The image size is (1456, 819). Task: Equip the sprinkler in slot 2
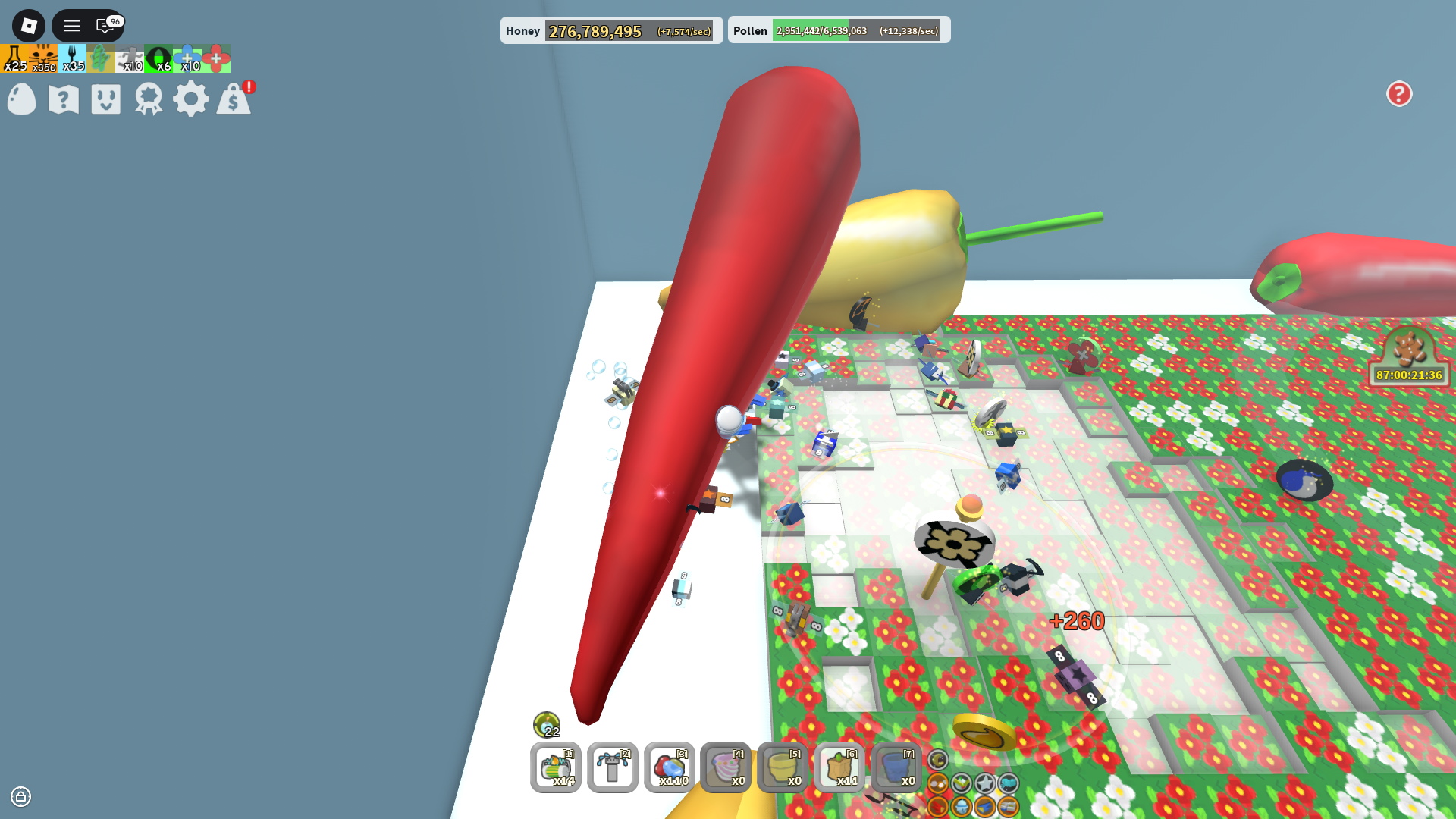point(612,768)
